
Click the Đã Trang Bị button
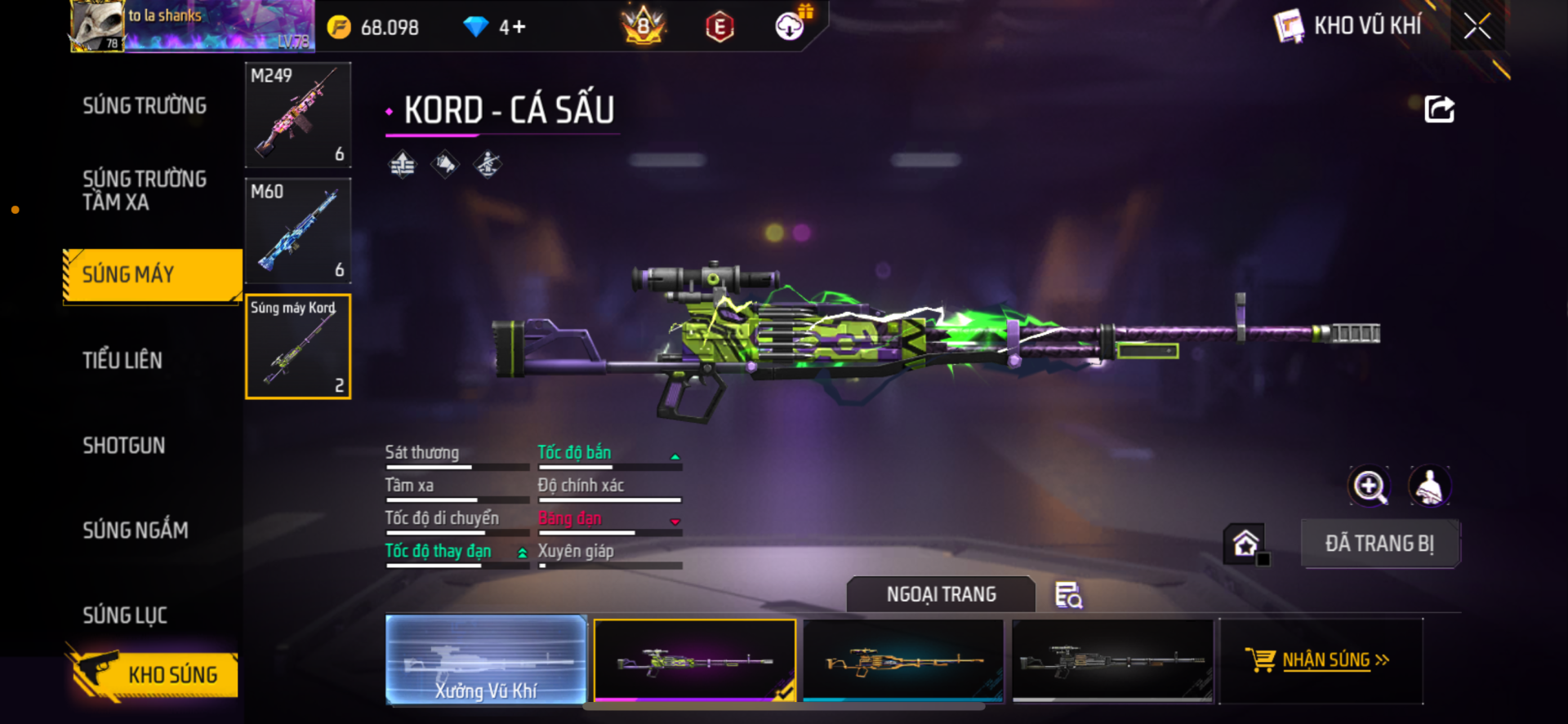(x=1379, y=544)
